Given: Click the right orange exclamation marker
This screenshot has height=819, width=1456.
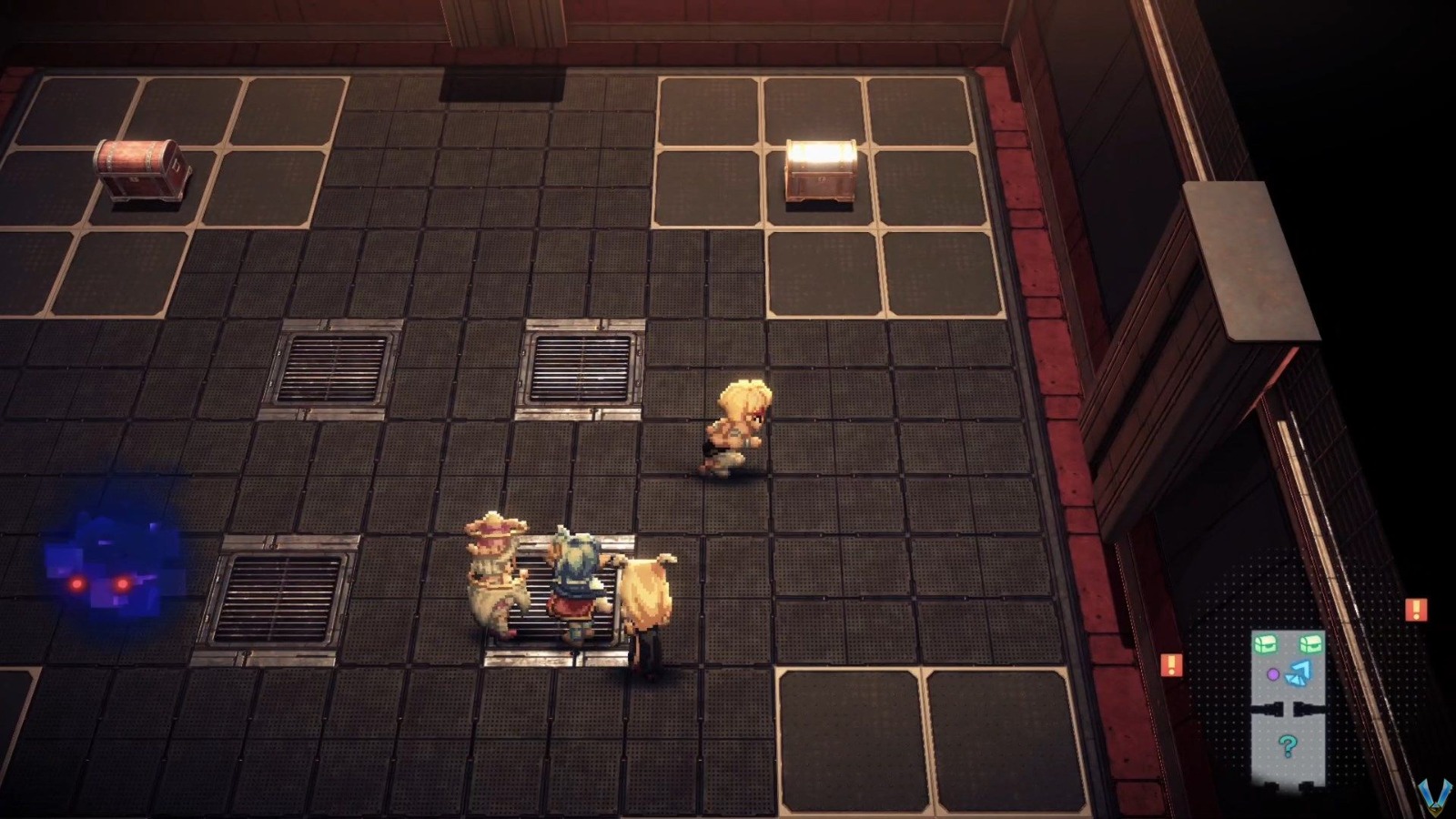Looking at the screenshot, I should click(x=1416, y=608).
